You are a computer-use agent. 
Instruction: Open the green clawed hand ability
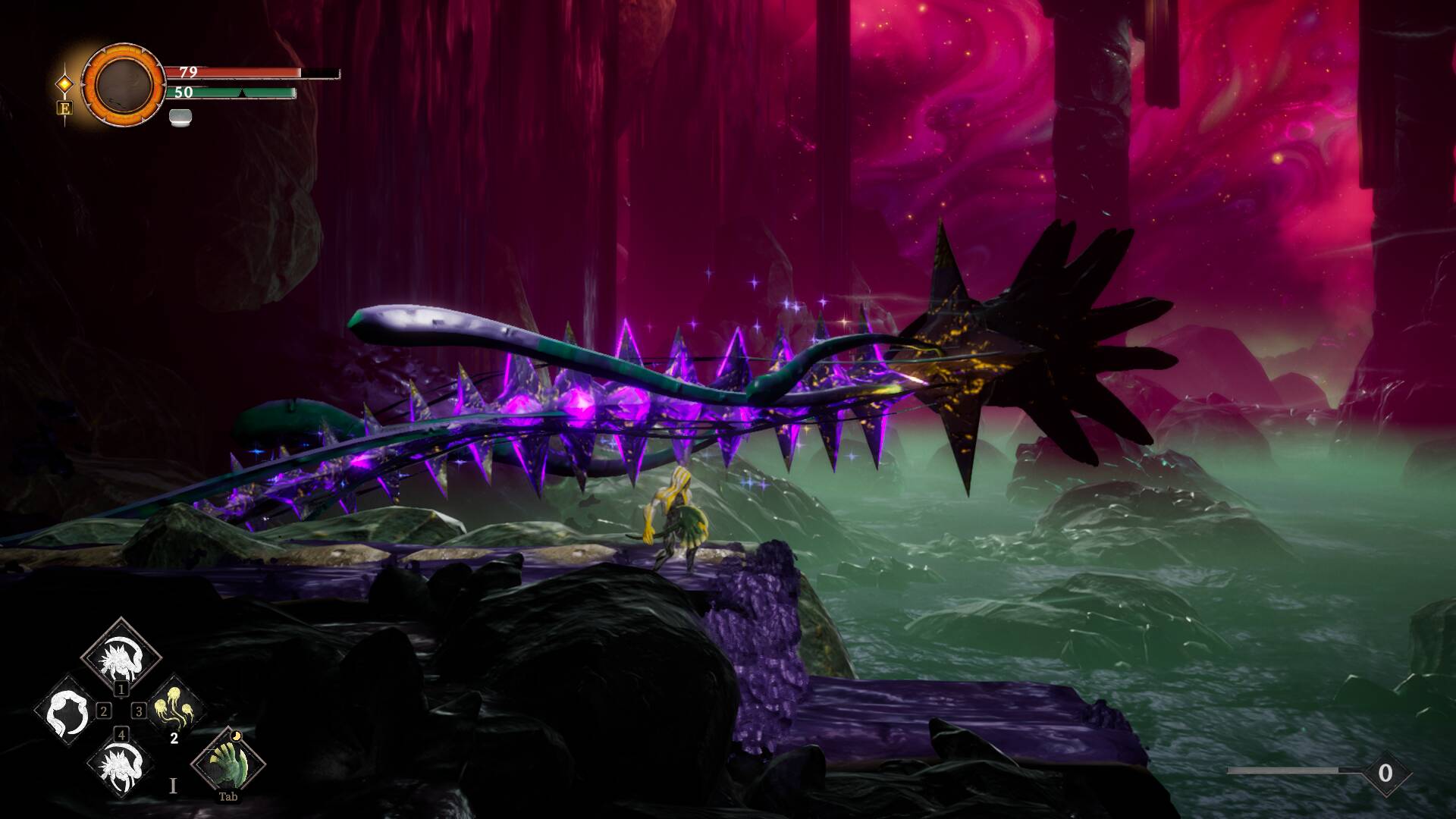[x=227, y=761]
